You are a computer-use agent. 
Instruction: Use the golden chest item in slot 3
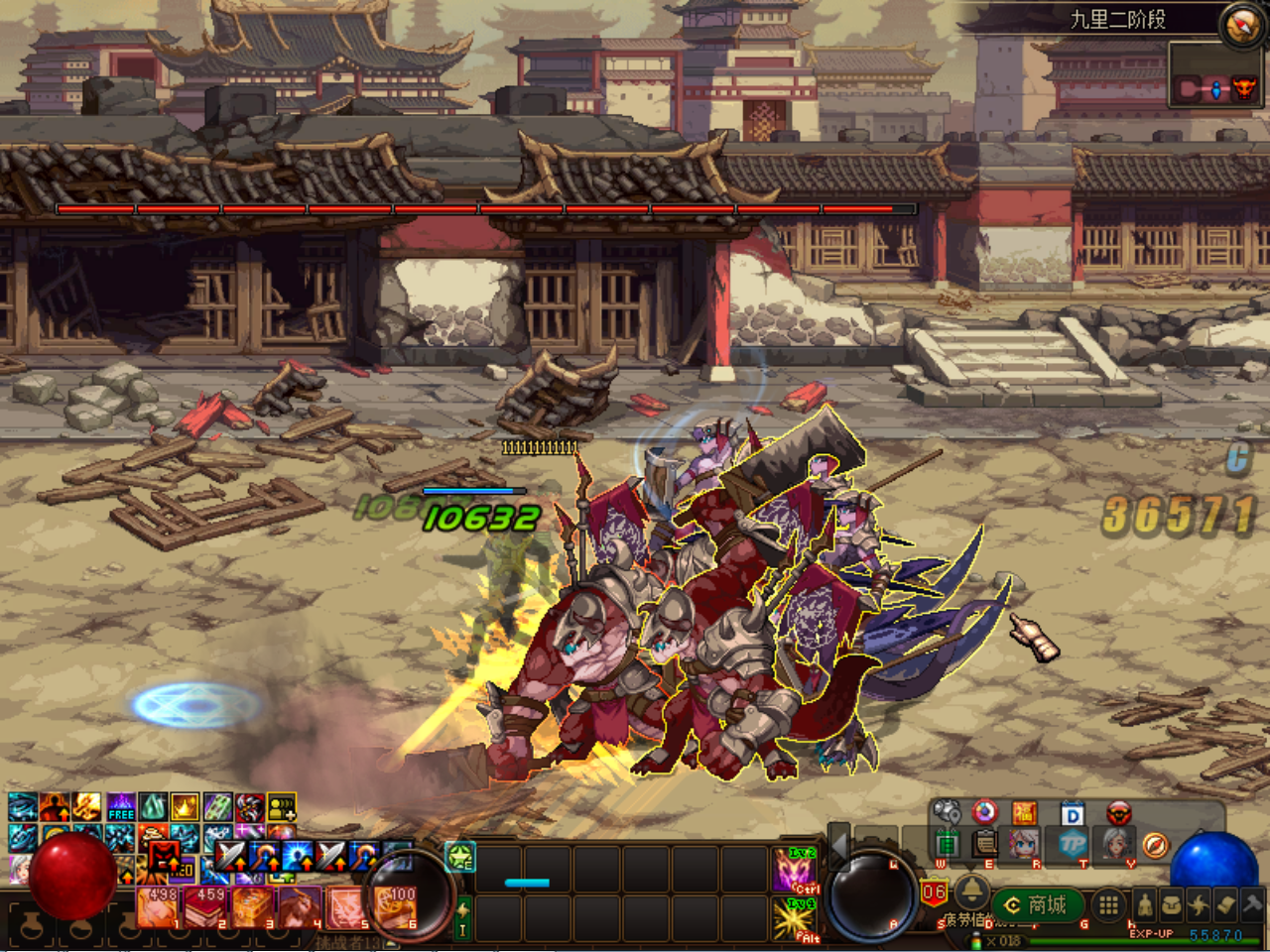click(253, 907)
